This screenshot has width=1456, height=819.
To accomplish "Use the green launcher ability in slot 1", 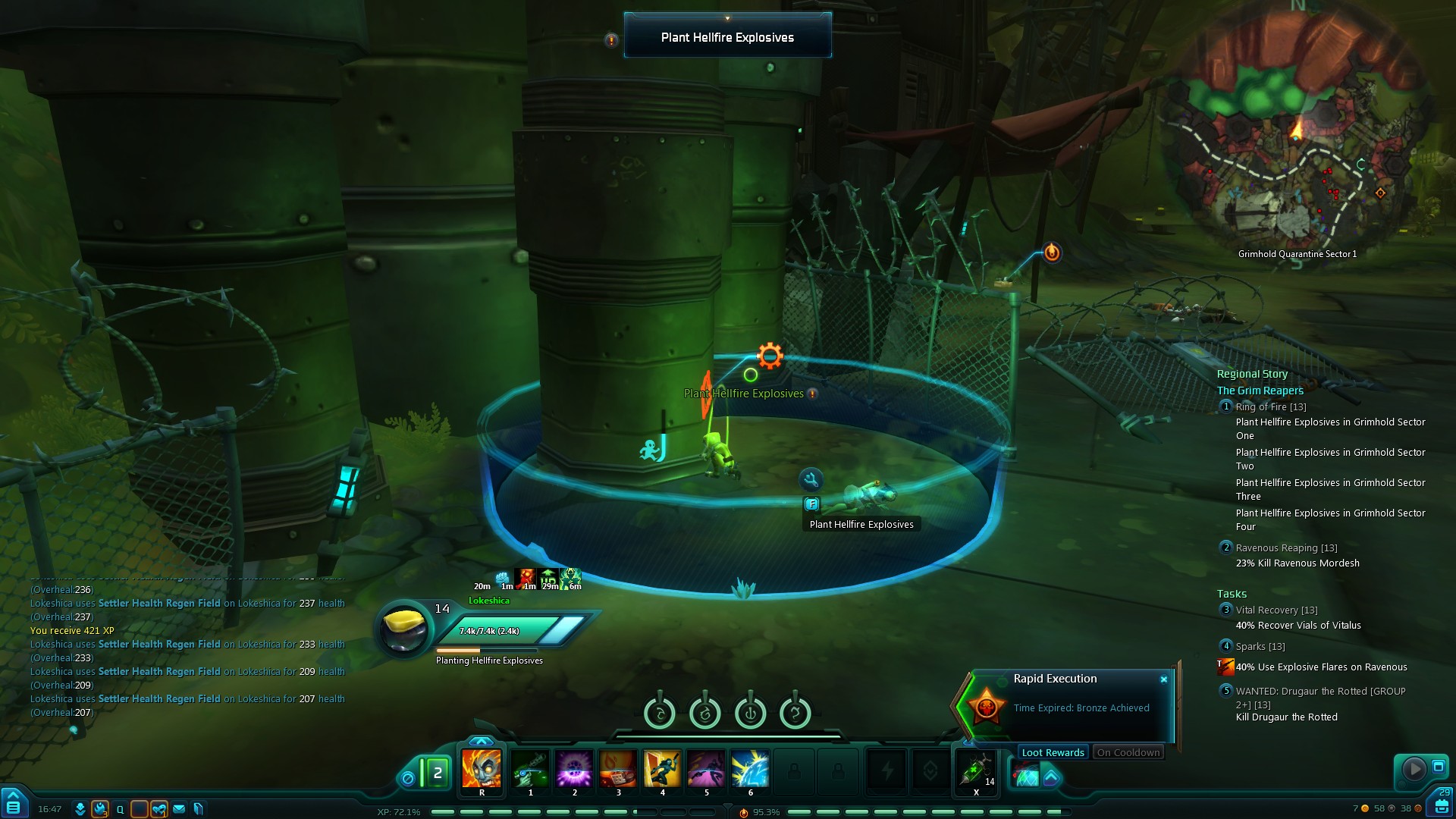I will click(x=530, y=768).
